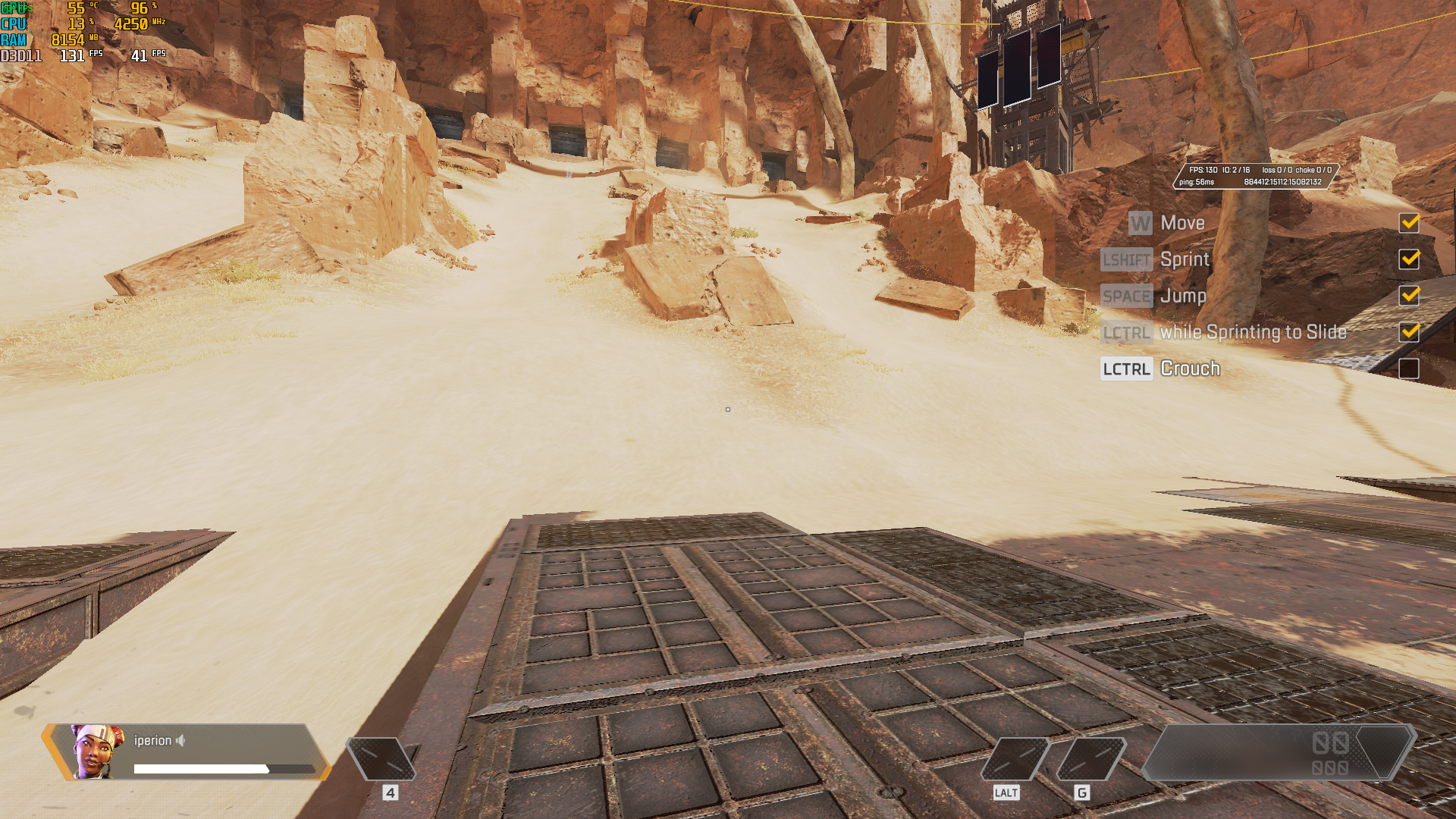Select the Lifeline legend portrait
This screenshot has height=819, width=1456.
(96, 751)
